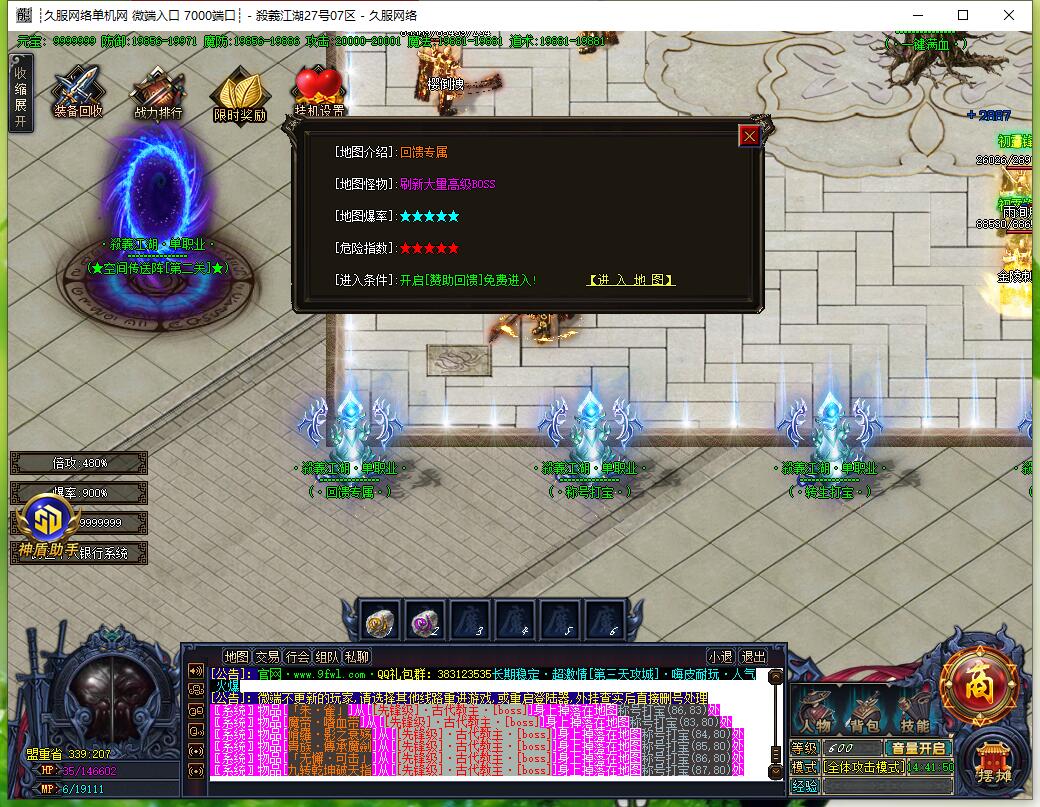Open 装备回收 equipment recycling
This screenshot has height=807, width=1040.
tap(78, 93)
